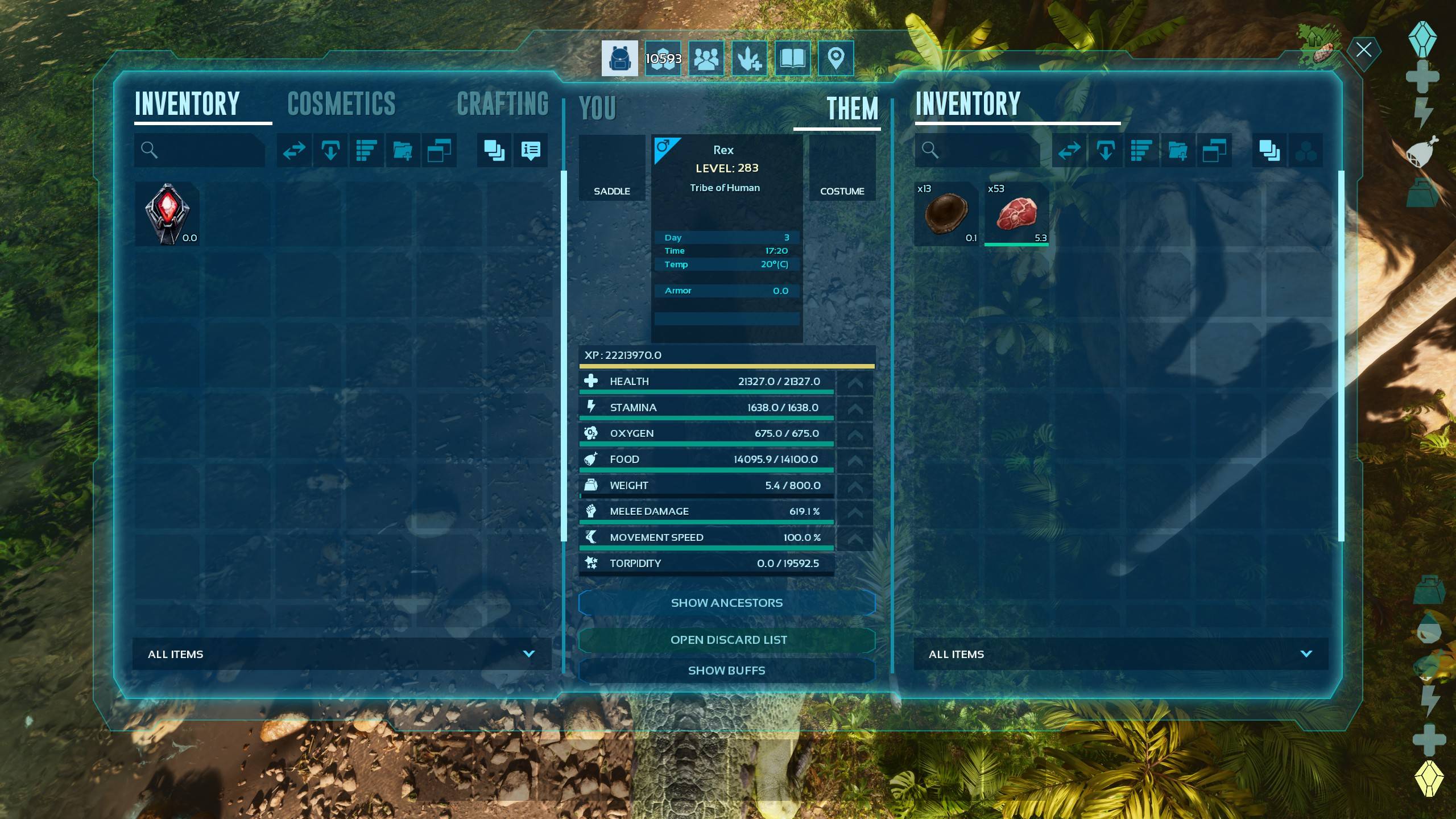Transfer all items from the Rex's inventory
The width and height of the screenshot is (1456, 819).
[1069, 150]
